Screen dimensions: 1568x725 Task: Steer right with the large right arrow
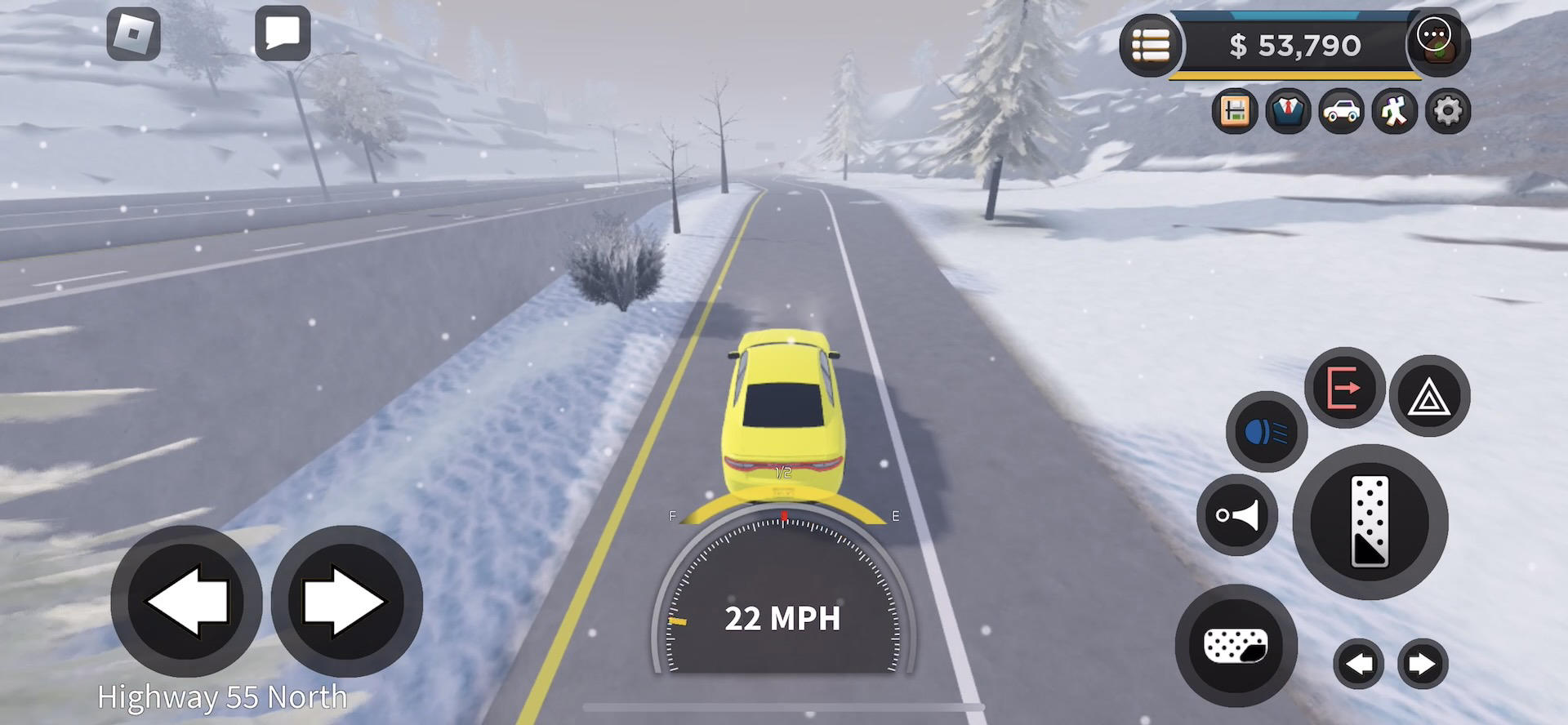pyautogui.click(x=346, y=601)
